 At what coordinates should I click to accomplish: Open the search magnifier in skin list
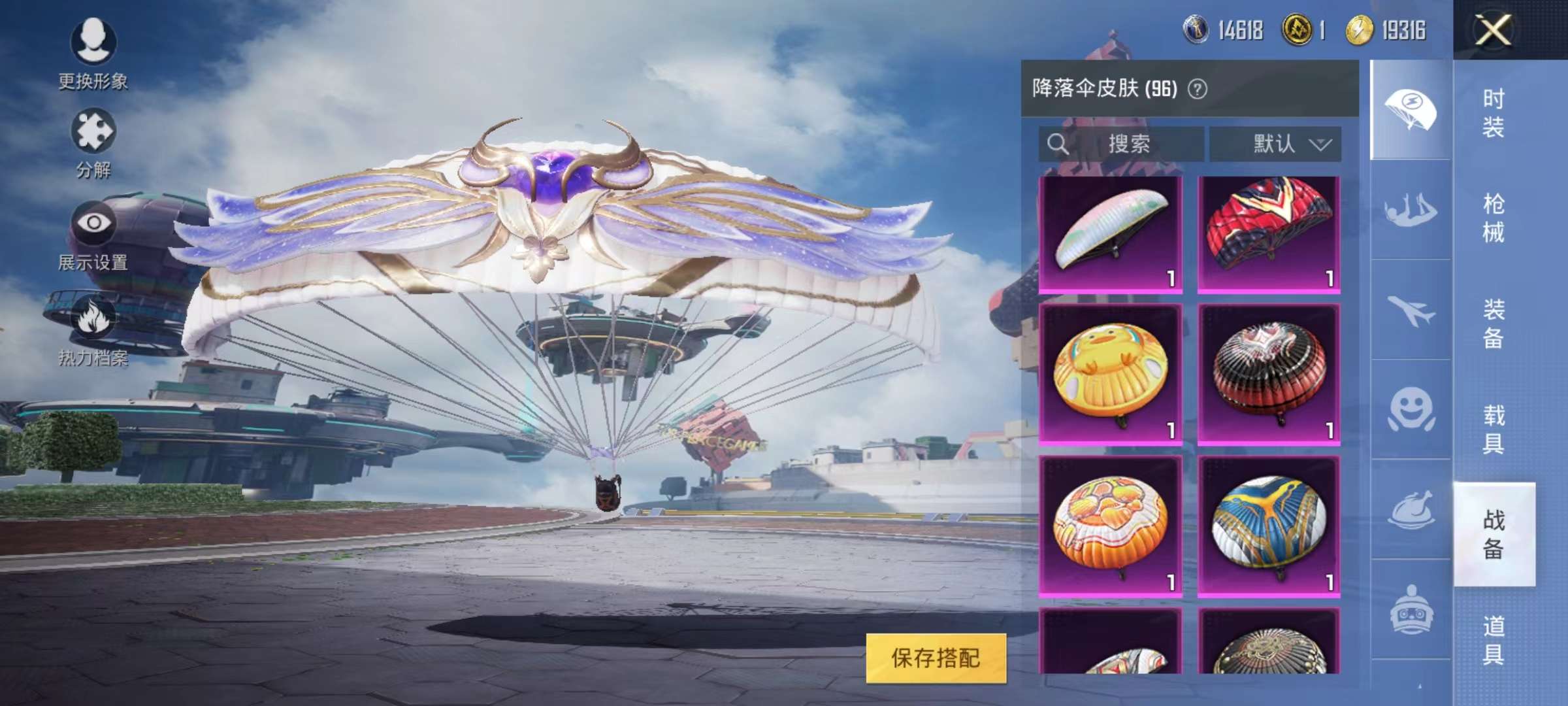coord(1056,145)
